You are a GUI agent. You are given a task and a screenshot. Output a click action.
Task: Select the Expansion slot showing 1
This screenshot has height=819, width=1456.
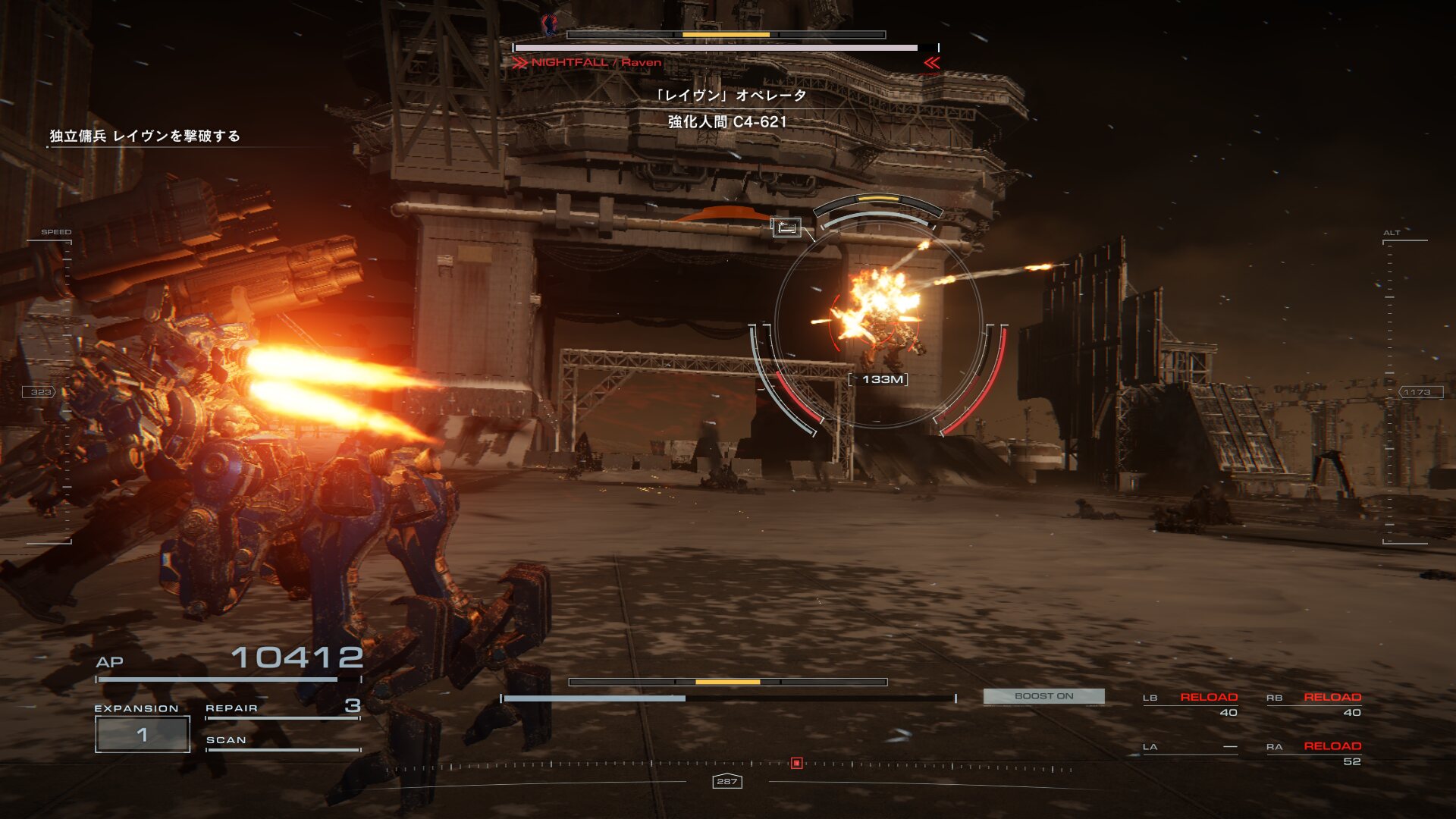coord(142,734)
